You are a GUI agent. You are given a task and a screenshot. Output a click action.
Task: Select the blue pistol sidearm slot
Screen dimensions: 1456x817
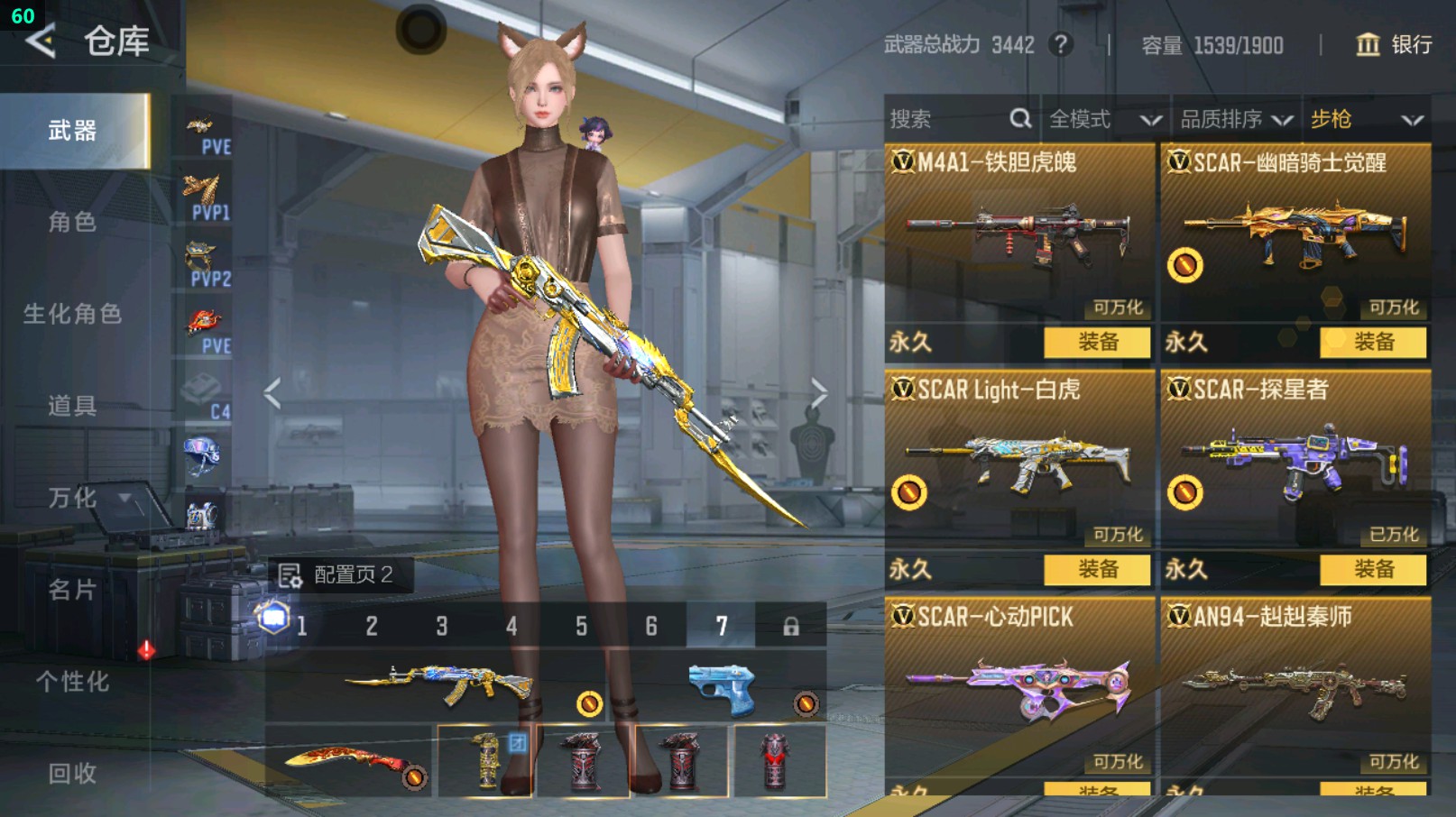tap(722, 690)
